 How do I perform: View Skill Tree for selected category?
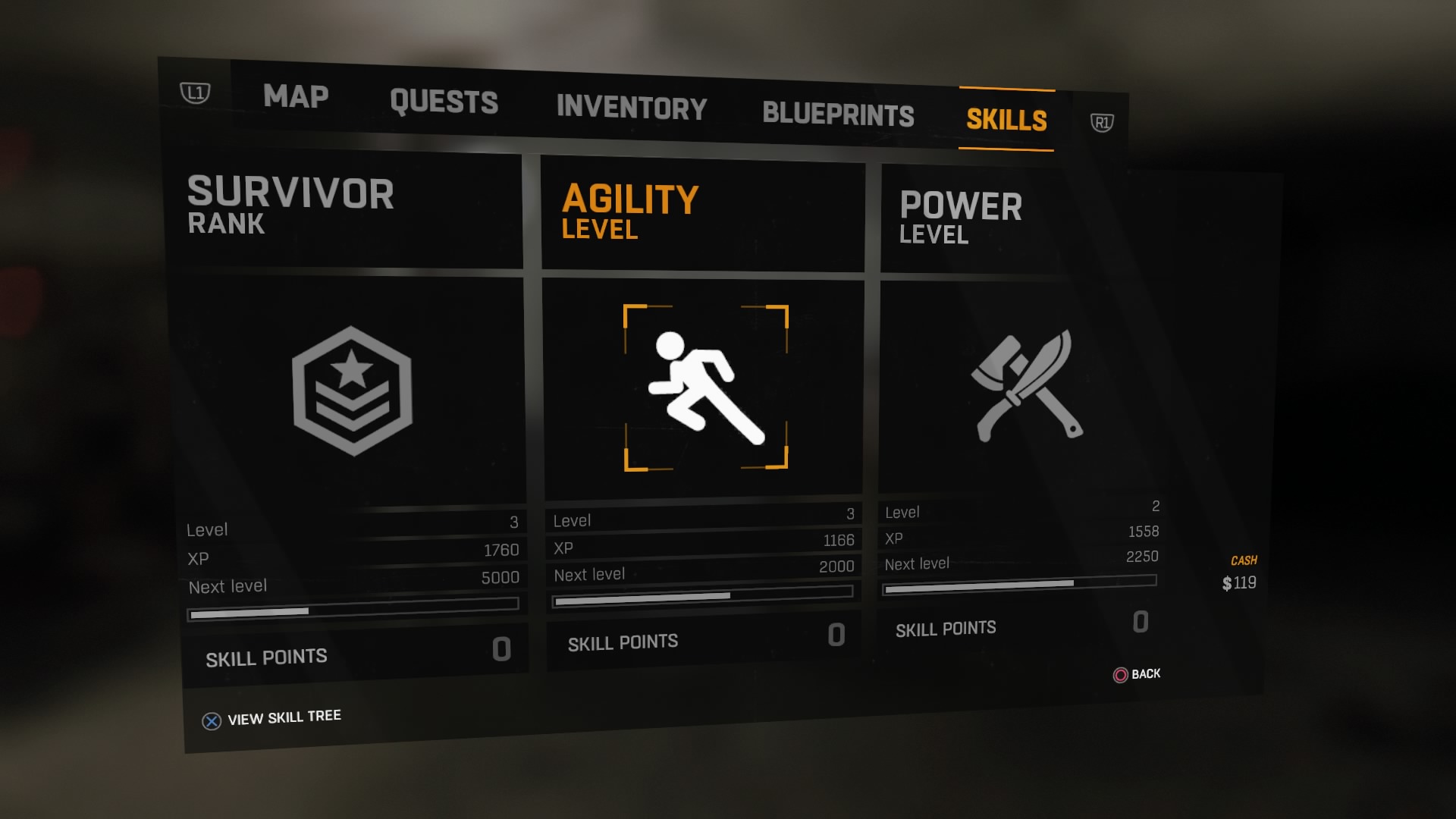tap(271, 718)
